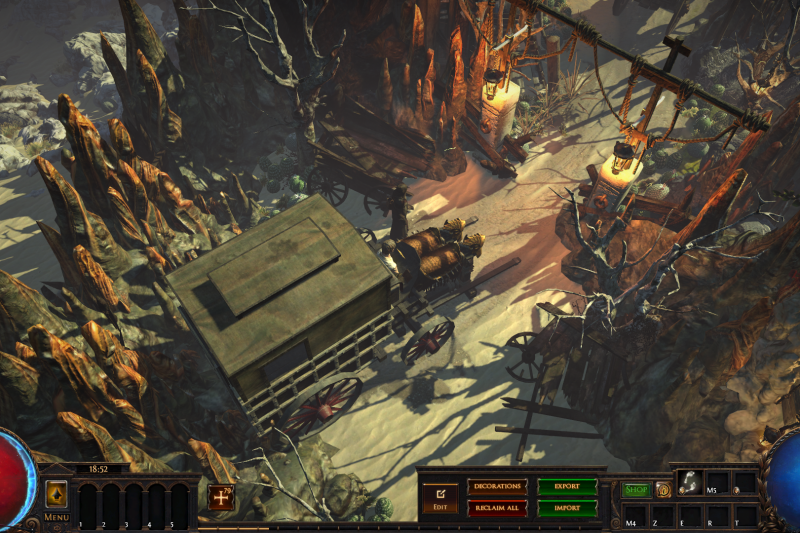Import a hideout layout

pyautogui.click(x=567, y=508)
